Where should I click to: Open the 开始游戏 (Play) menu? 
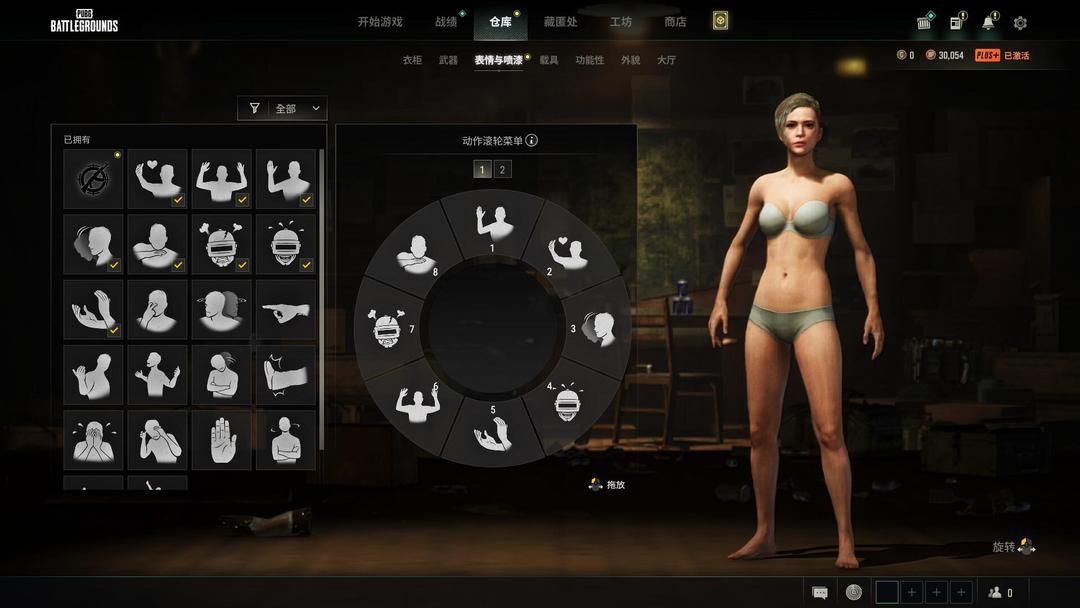point(380,22)
